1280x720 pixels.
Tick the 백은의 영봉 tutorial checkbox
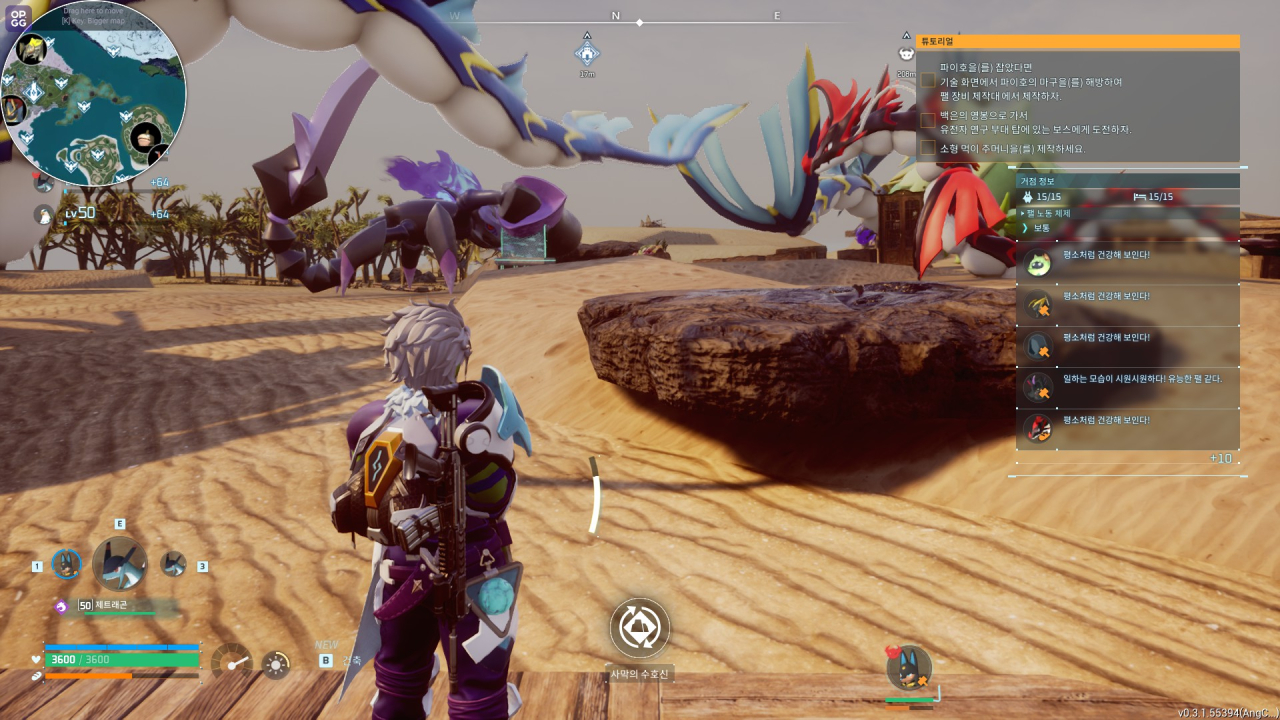click(x=928, y=120)
